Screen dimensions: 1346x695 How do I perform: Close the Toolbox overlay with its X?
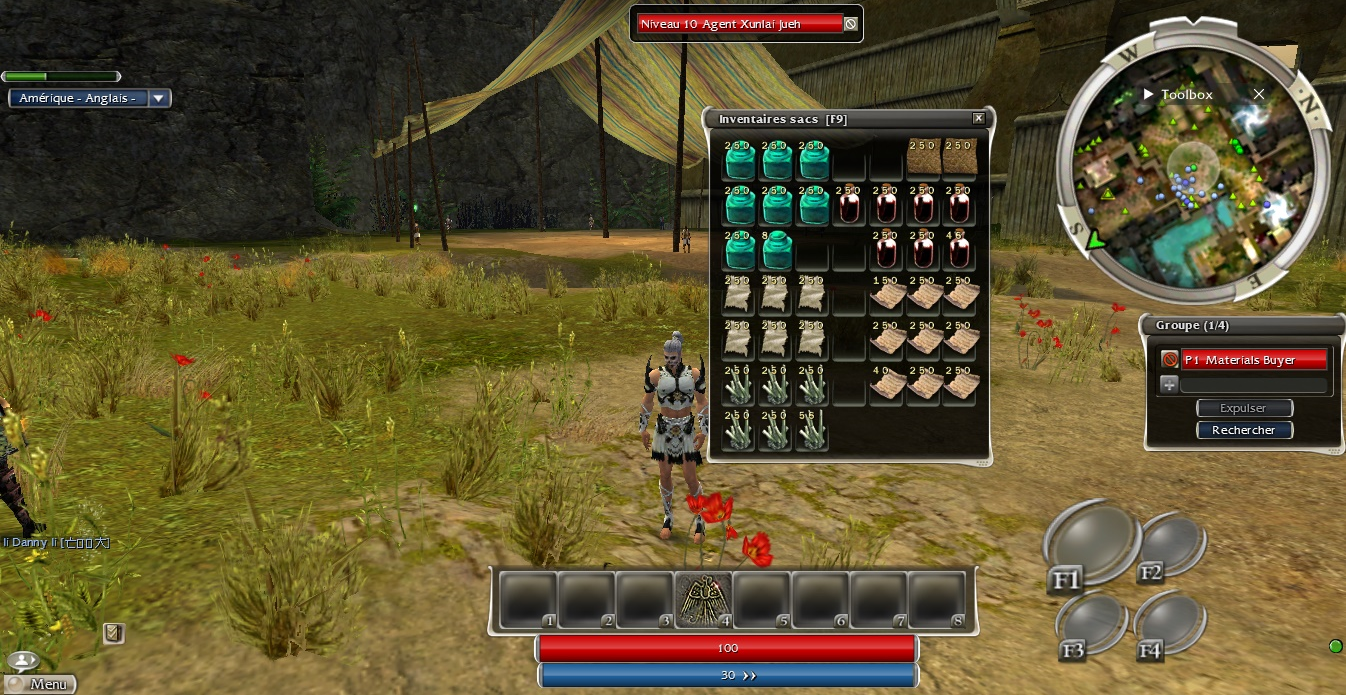(1259, 94)
